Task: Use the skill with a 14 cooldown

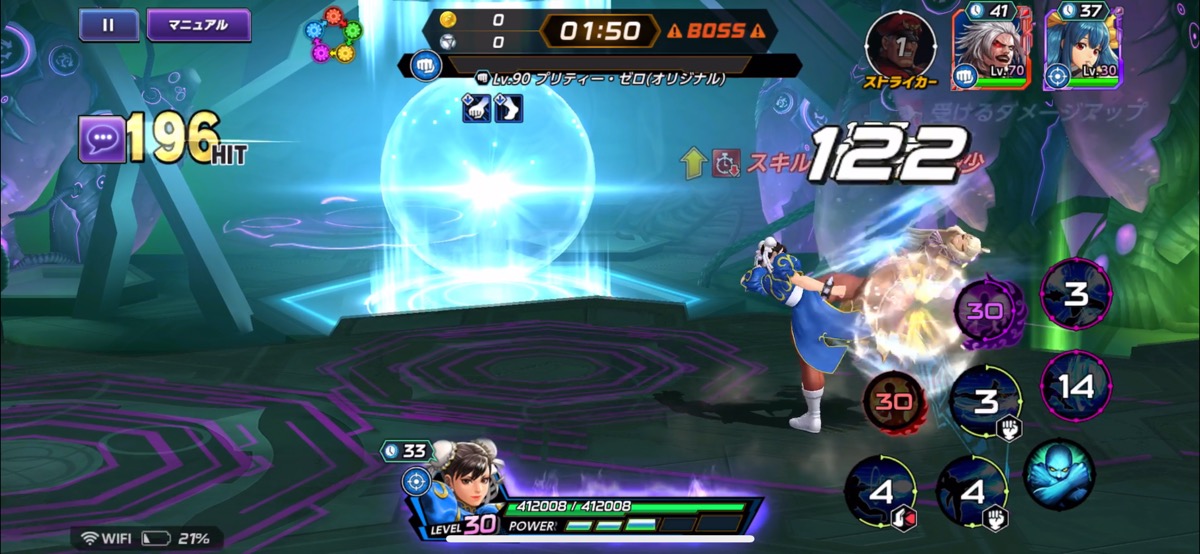Action: coord(1075,387)
